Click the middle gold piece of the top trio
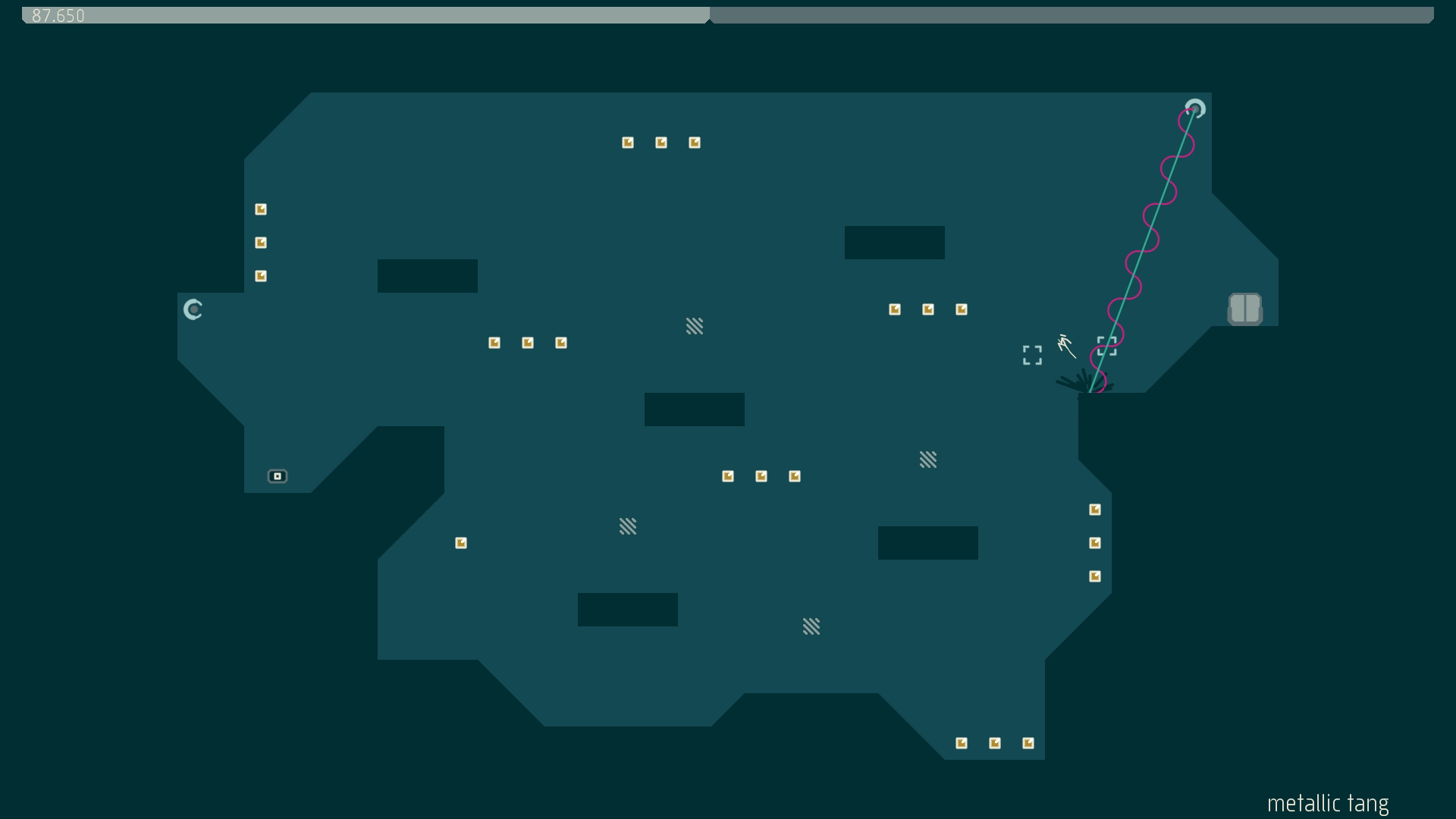This screenshot has height=819, width=1456. tap(662, 142)
